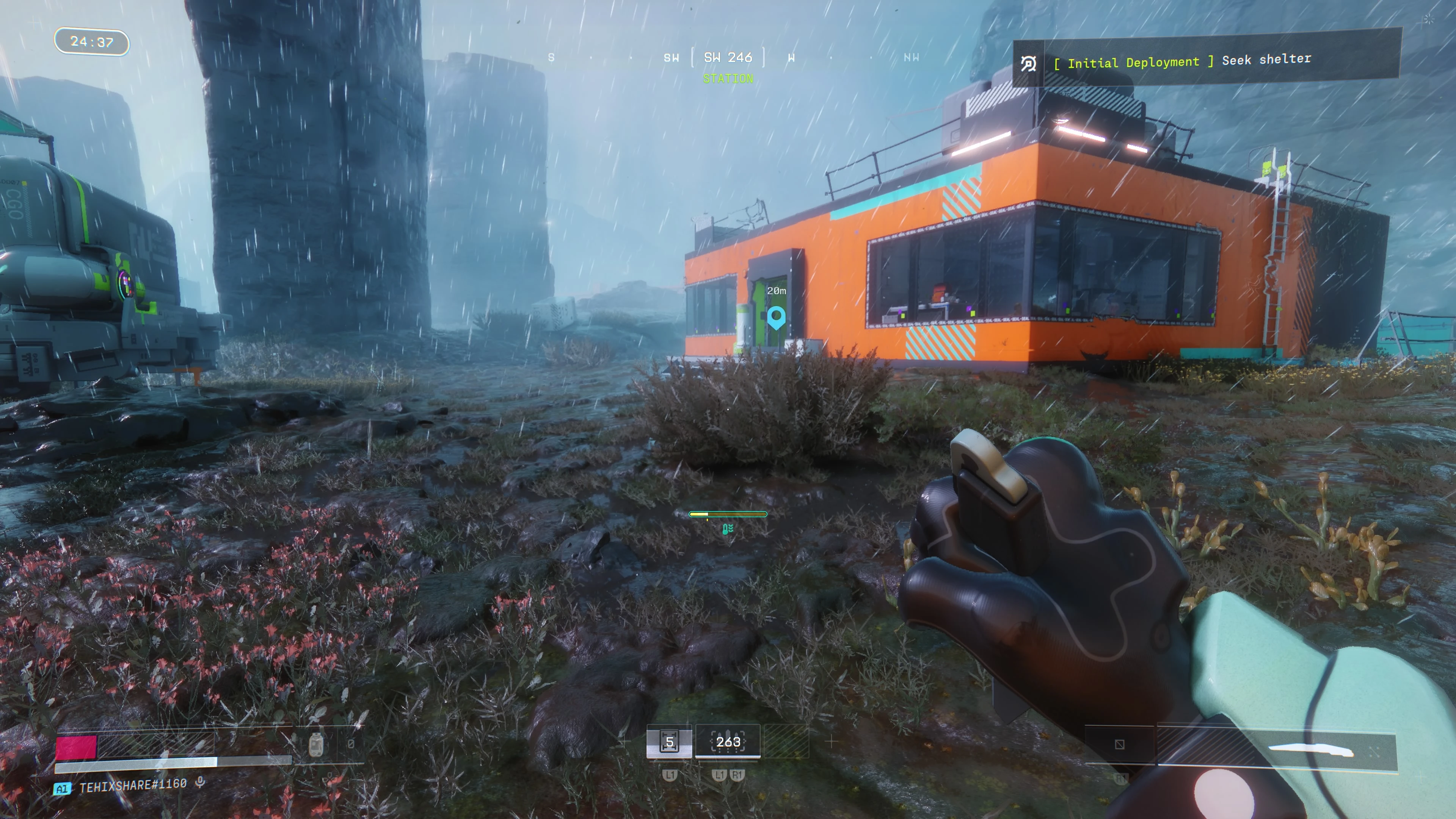Select the station waypoint marker showing 20m

tap(776, 317)
